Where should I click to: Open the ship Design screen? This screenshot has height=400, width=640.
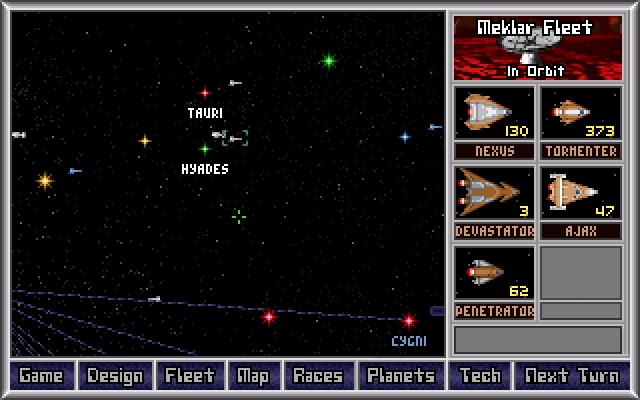(115, 376)
